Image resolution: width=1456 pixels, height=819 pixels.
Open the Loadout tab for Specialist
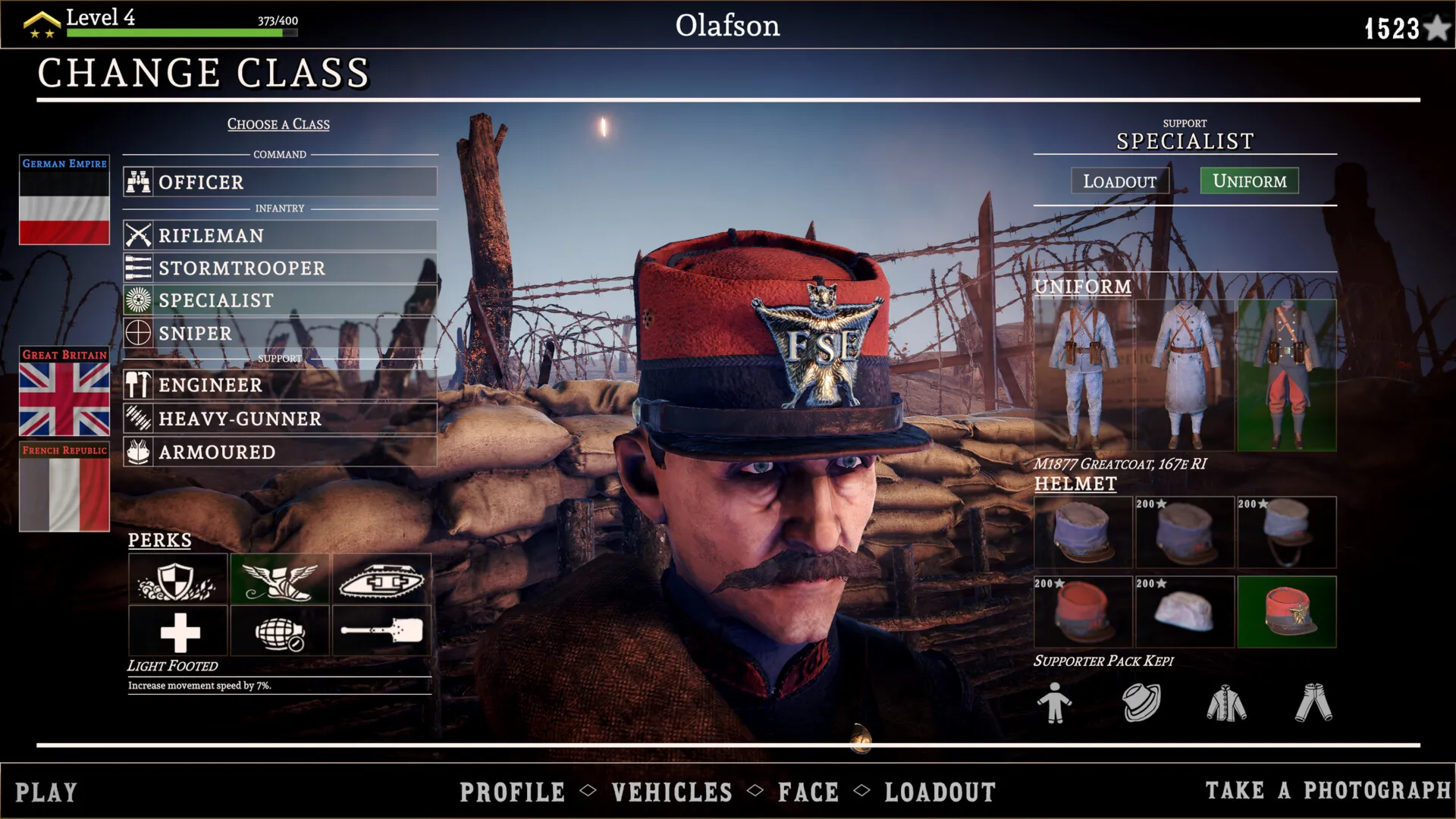tap(1119, 181)
